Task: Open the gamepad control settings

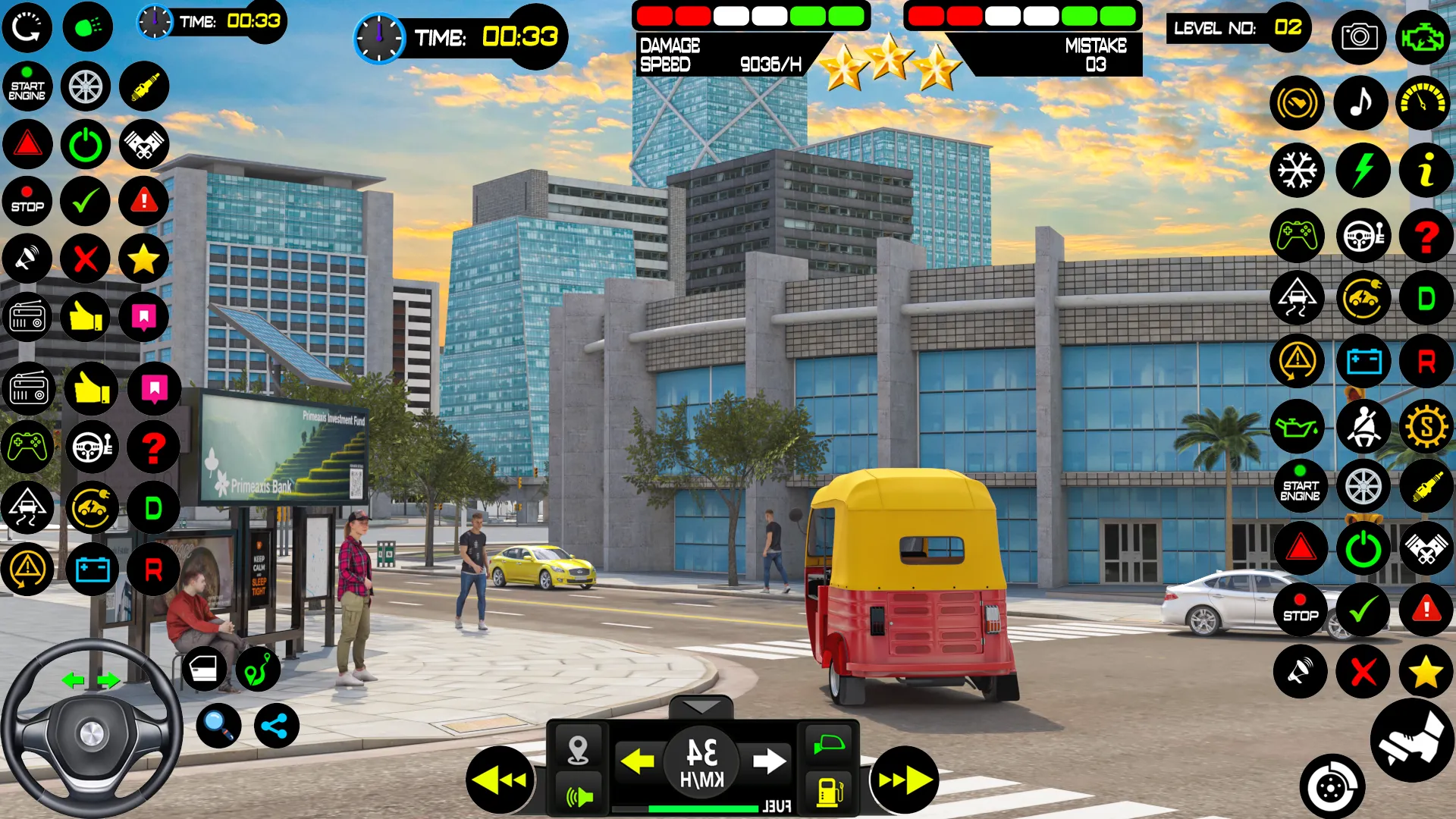Action: [x=1298, y=237]
